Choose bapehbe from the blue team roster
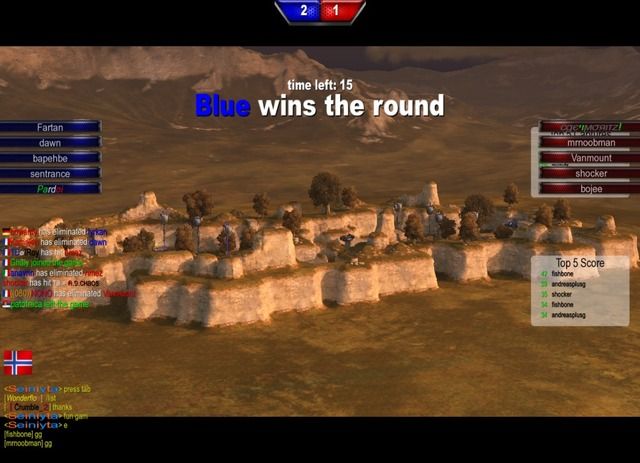 point(50,158)
